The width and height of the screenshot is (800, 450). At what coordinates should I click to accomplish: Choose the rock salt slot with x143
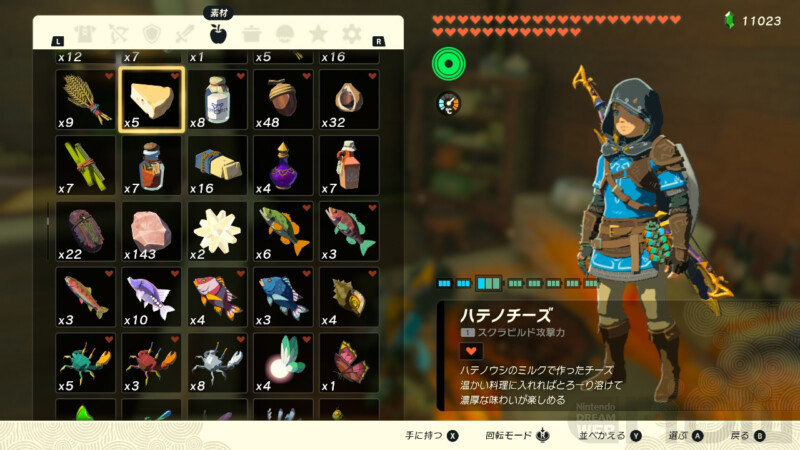(x=151, y=231)
